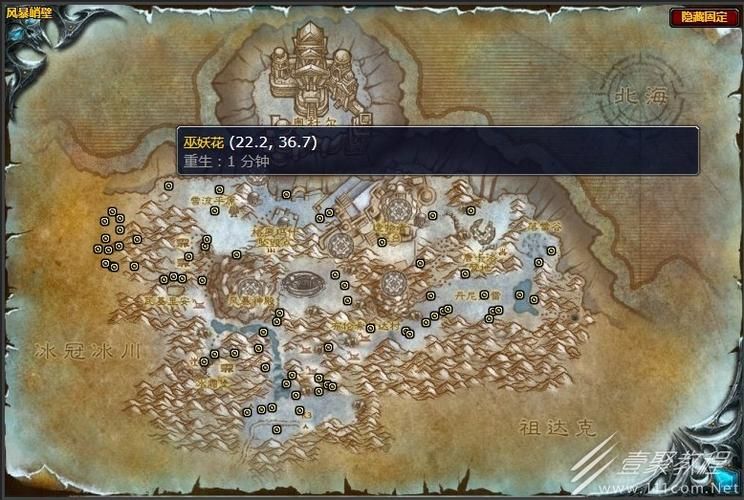Click the 隐藏固定 button
This screenshot has width=744, height=500.
tap(704, 17)
